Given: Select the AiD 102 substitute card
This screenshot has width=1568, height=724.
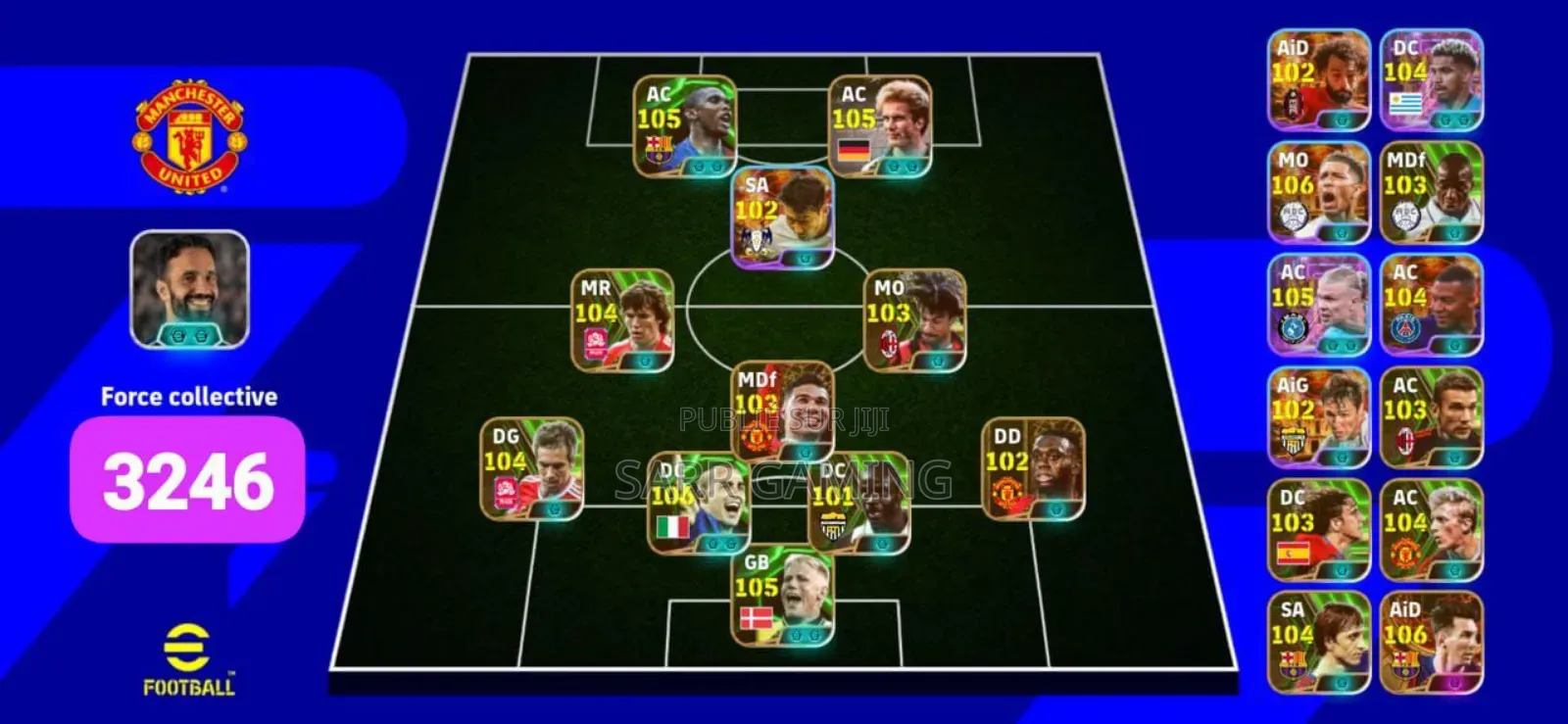Looking at the screenshot, I should [1318, 80].
